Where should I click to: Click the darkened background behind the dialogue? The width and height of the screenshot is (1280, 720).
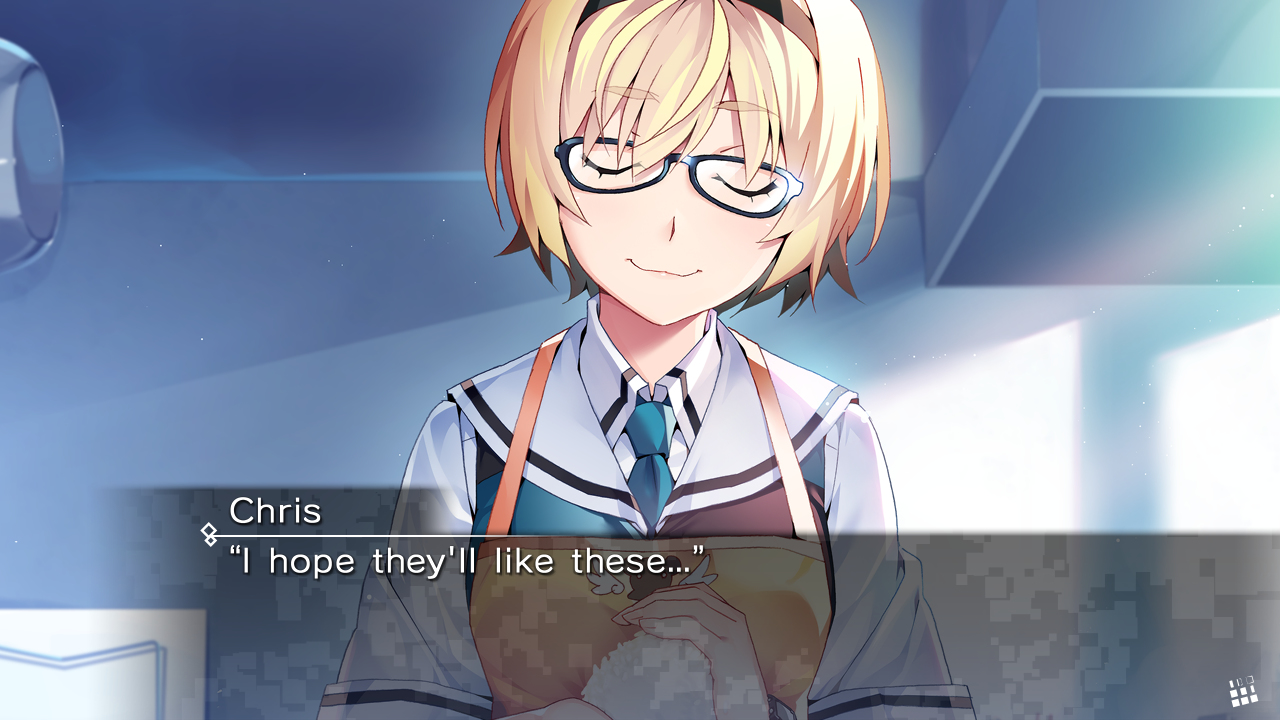(1050, 600)
